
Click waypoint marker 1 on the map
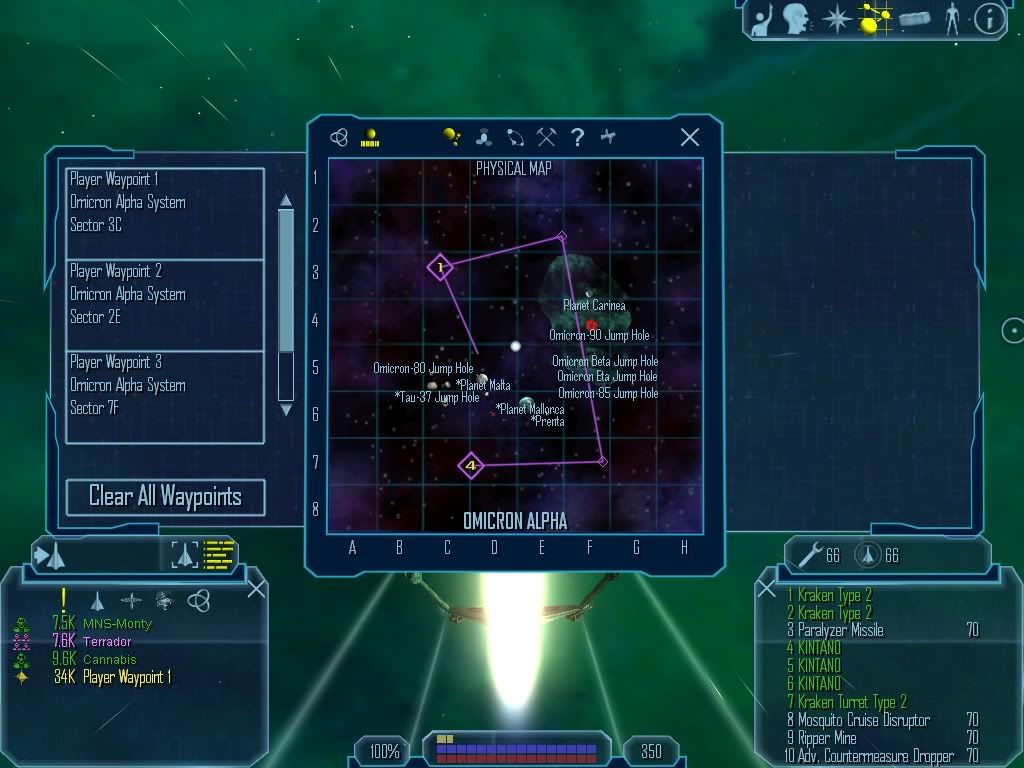click(440, 267)
